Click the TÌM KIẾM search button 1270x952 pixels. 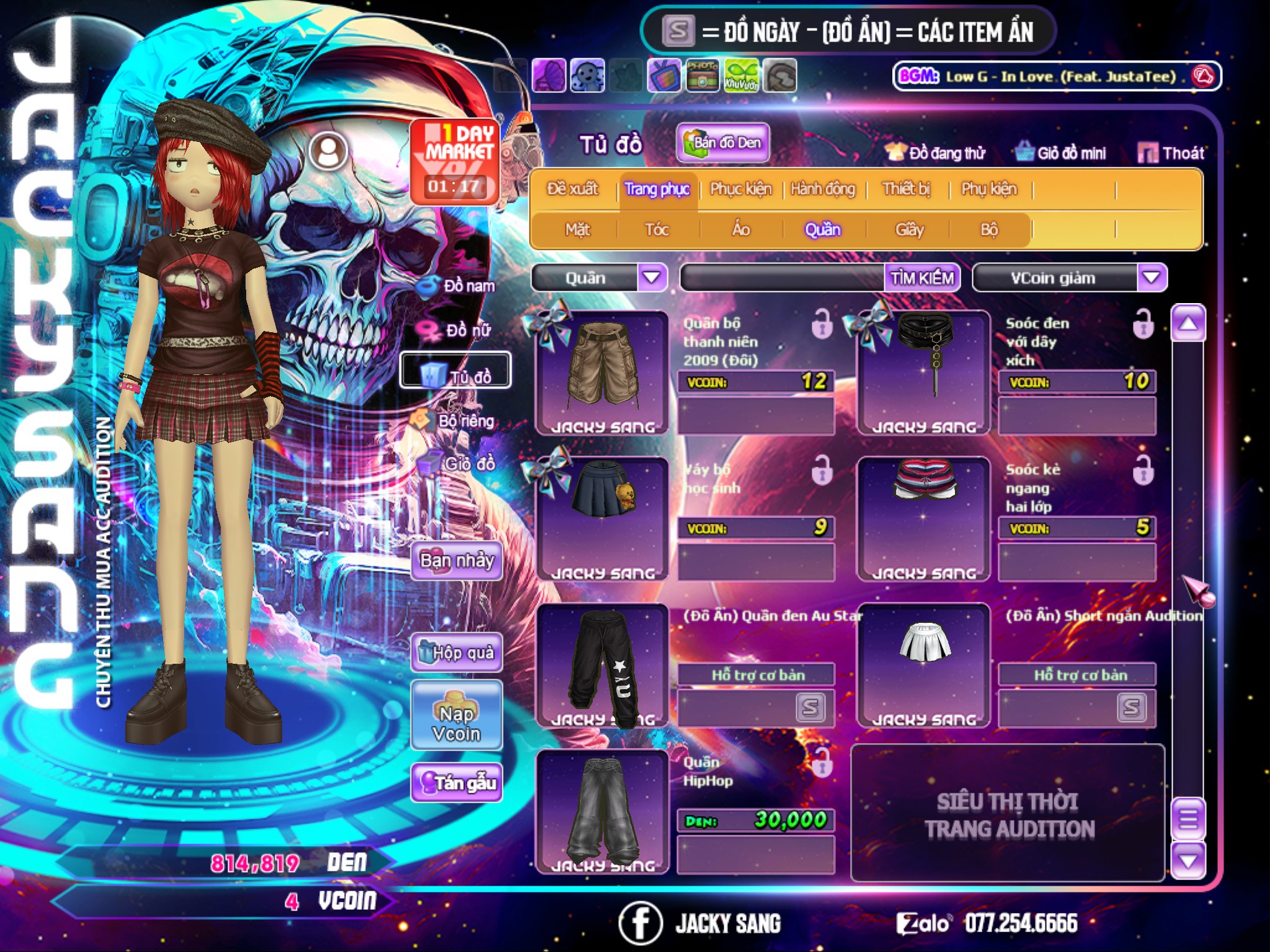click(x=921, y=278)
